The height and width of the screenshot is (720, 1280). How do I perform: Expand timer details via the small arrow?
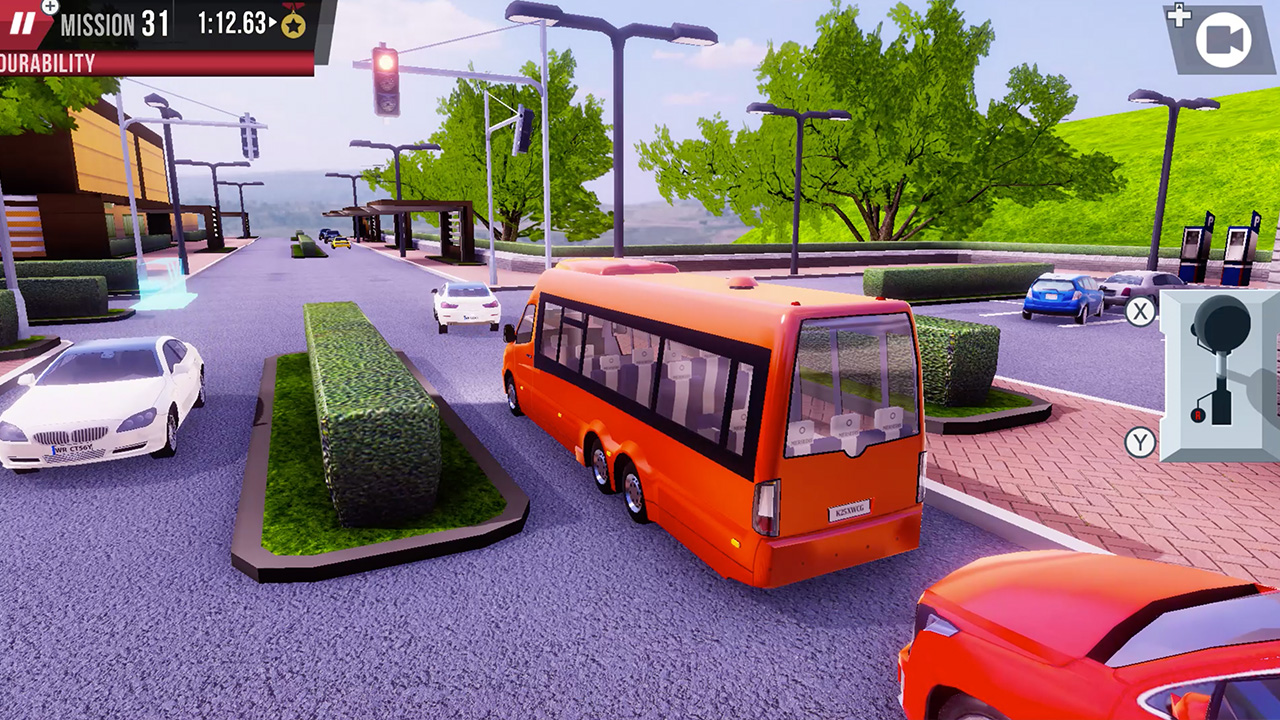pos(272,23)
